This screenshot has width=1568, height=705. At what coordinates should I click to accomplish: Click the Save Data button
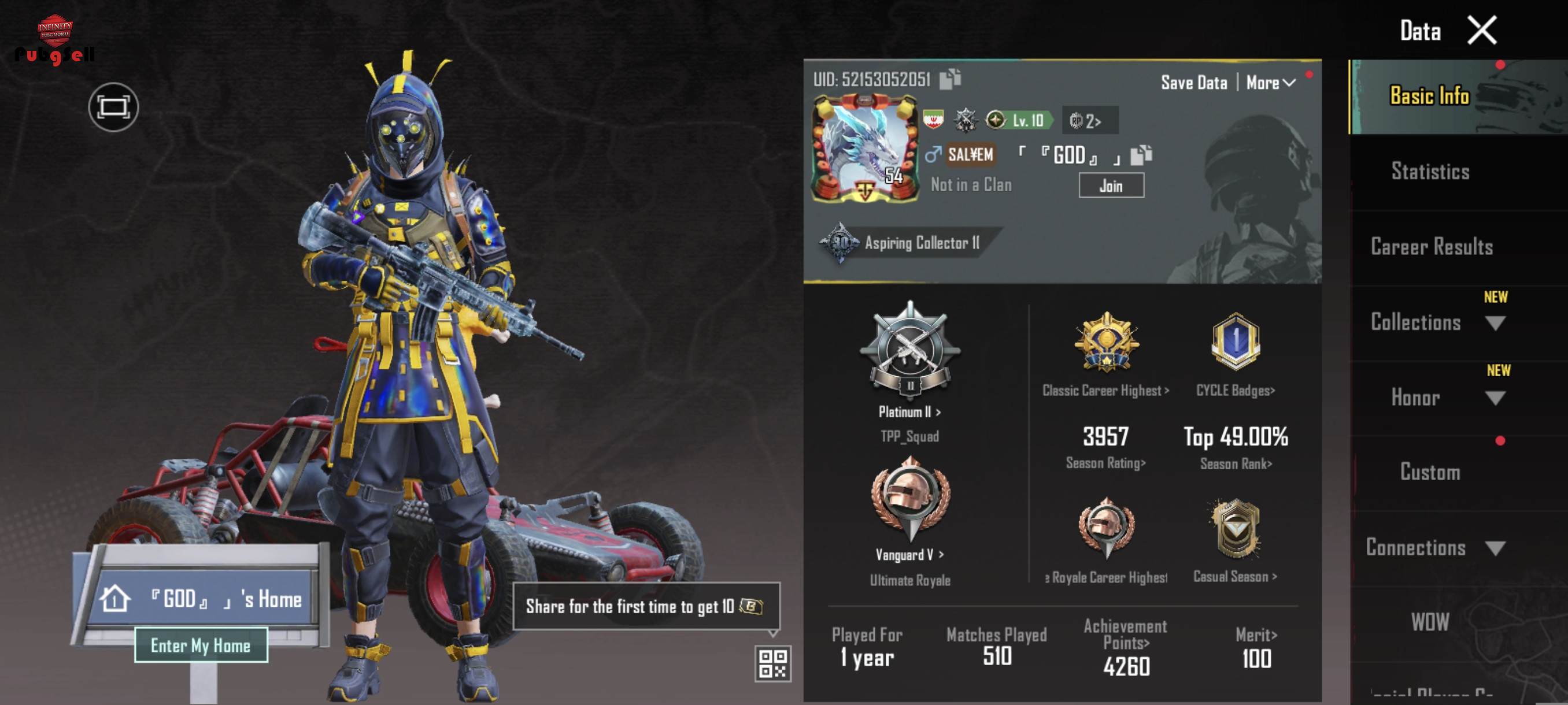click(1194, 83)
